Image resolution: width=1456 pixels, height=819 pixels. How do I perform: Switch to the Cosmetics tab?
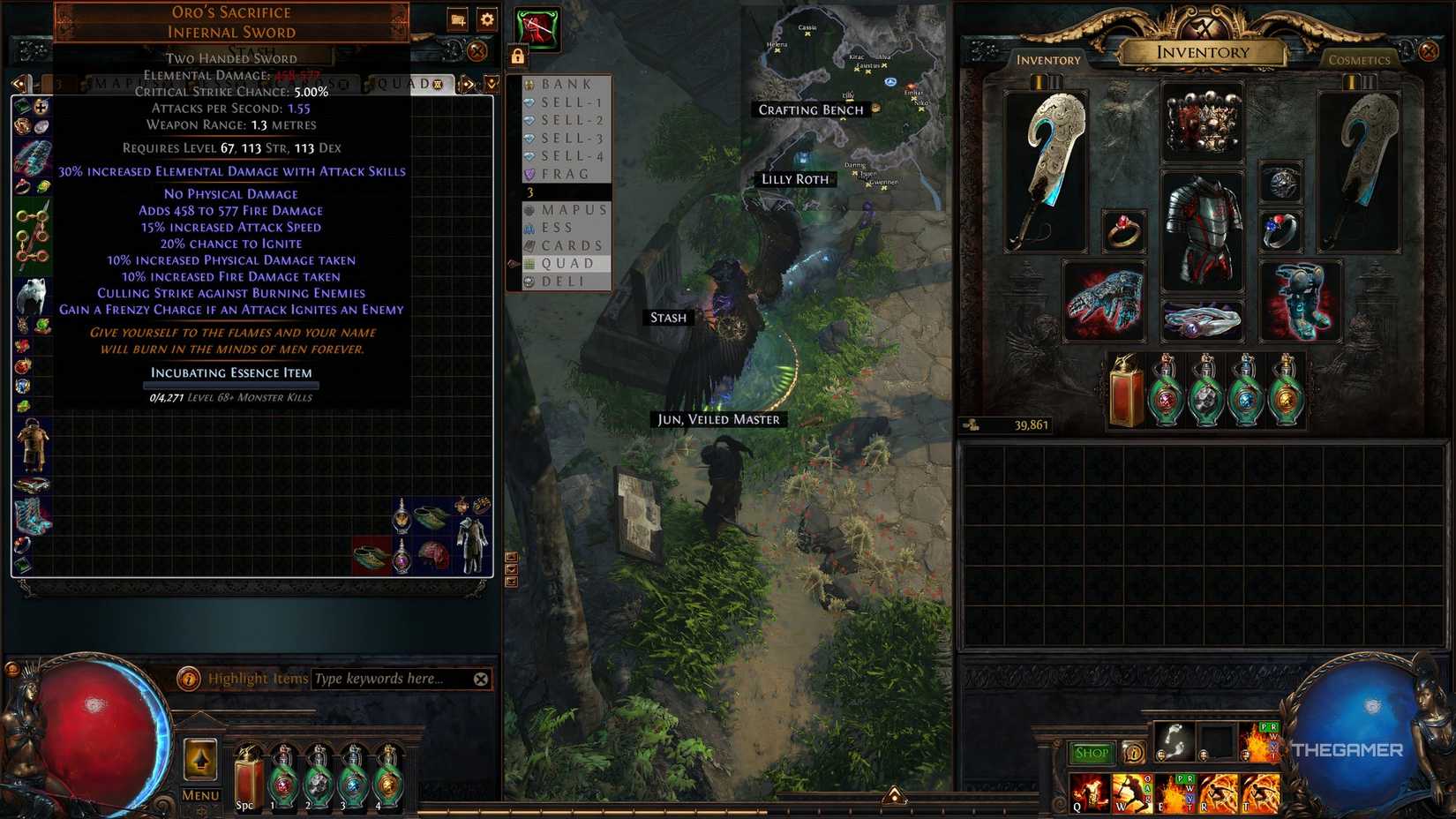[1358, 59]
